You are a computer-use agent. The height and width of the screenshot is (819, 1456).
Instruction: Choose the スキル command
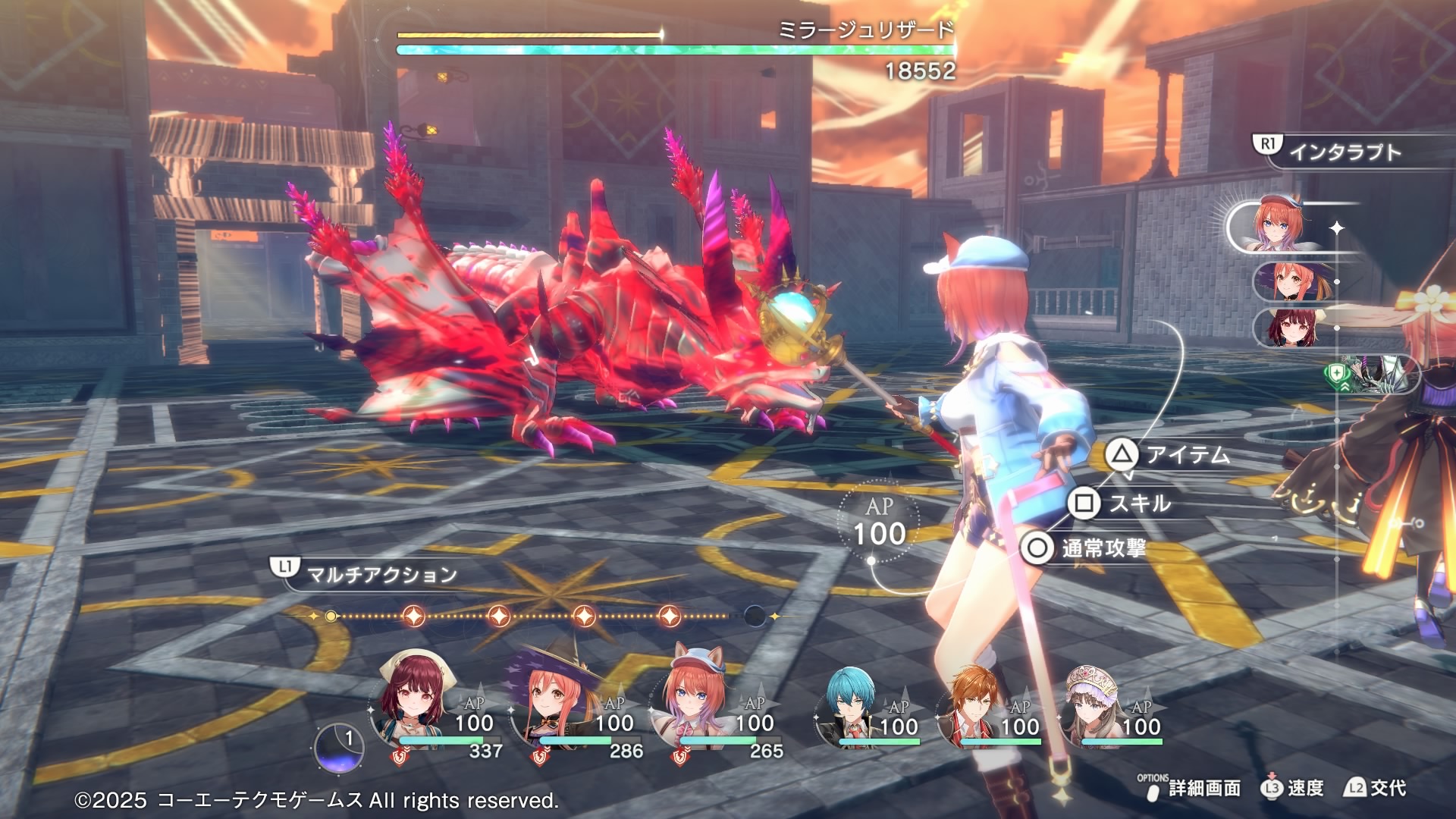pyautogui.click(x=1122, y=504)
